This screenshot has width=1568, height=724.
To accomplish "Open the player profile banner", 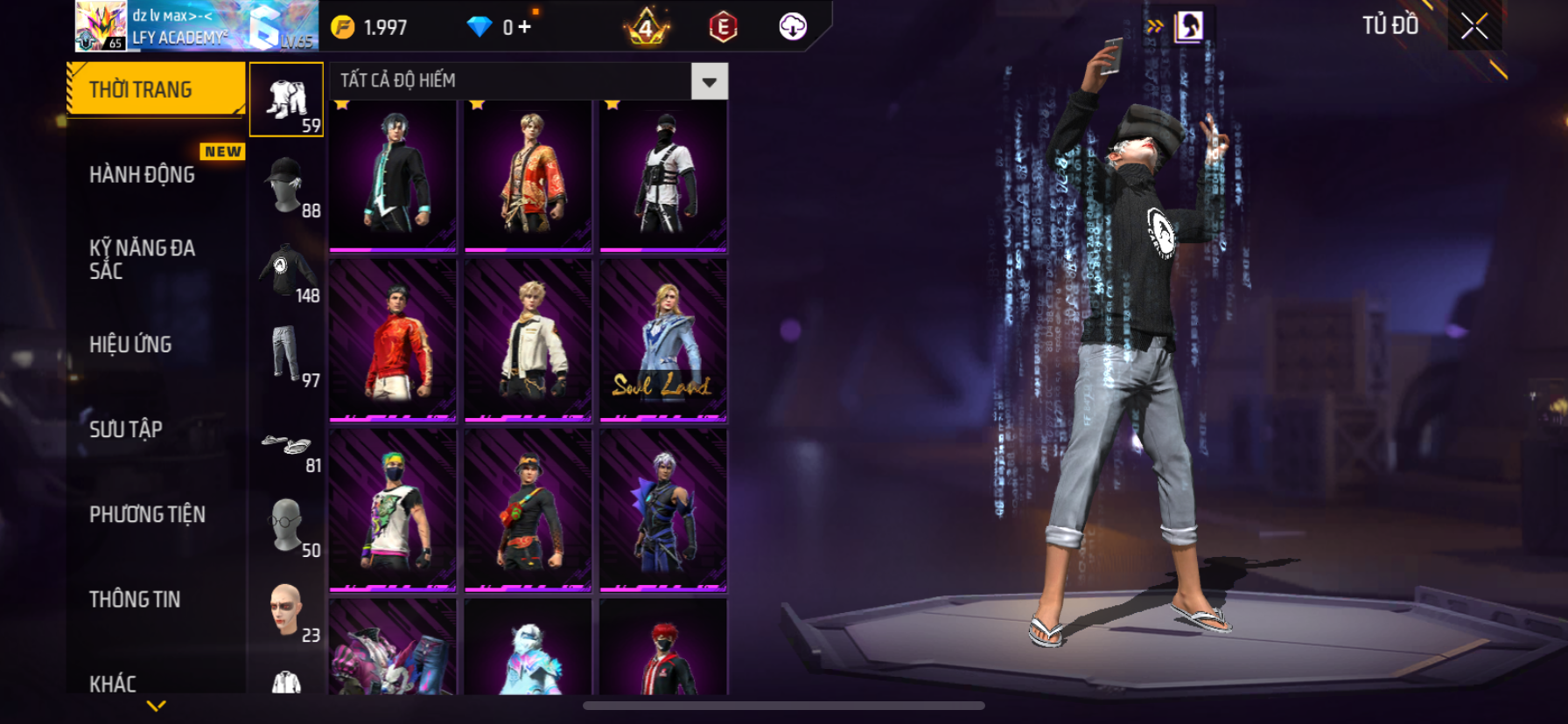I will (x=196, y=26).
